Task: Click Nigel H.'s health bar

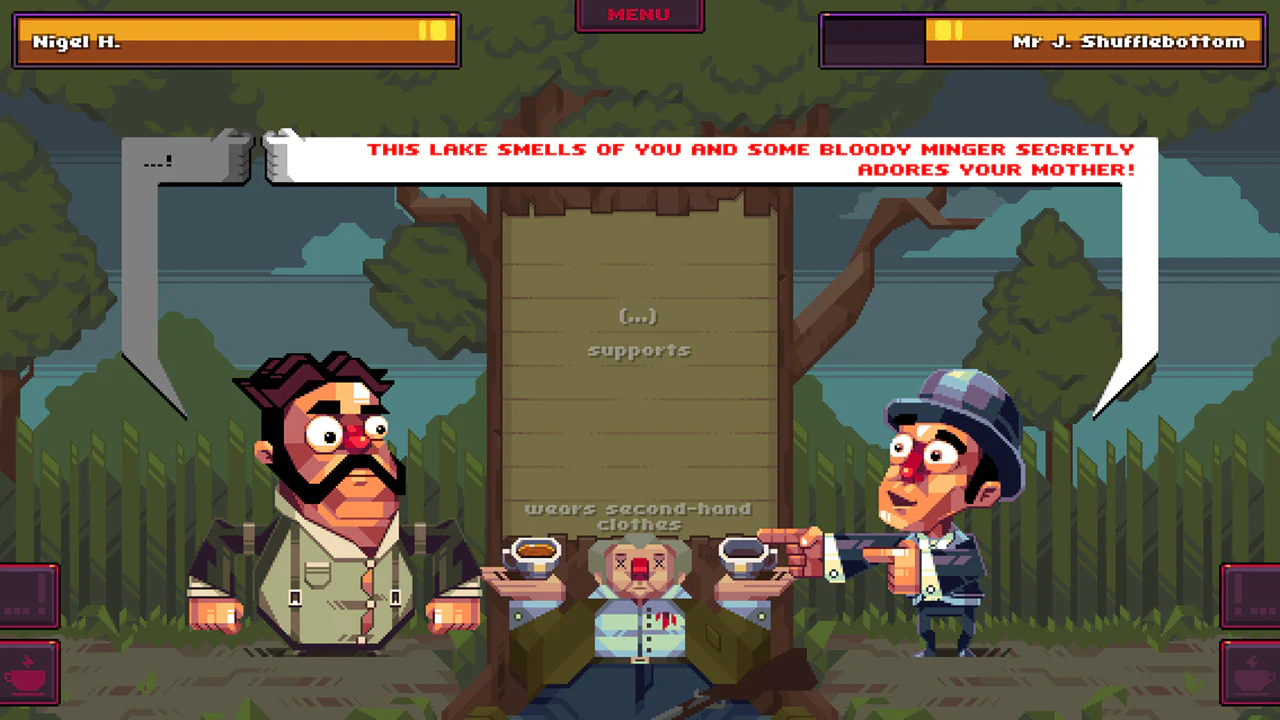Action: click(236, 40)
